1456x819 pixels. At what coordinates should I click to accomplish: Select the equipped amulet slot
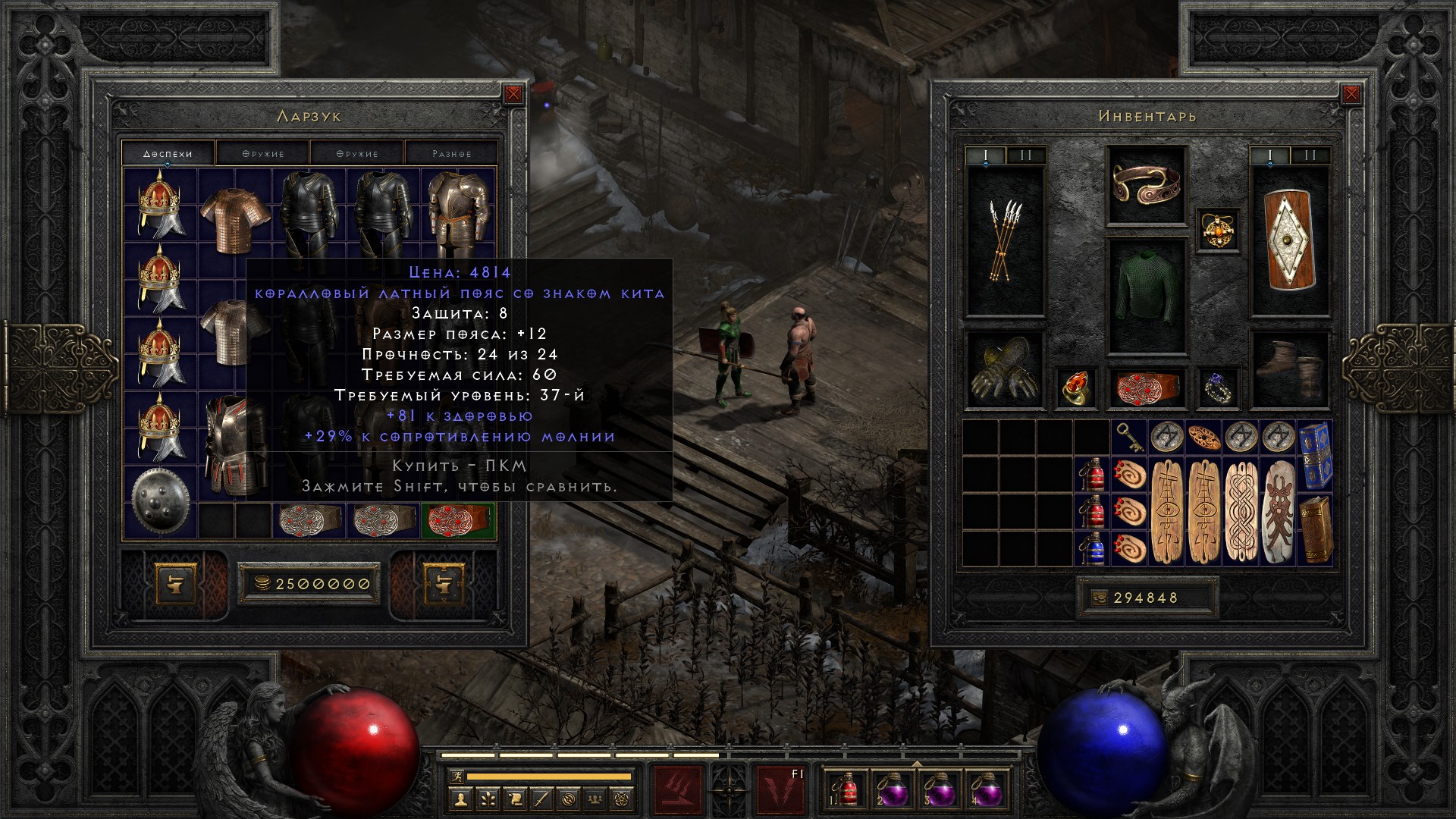tap(1219, 231)
